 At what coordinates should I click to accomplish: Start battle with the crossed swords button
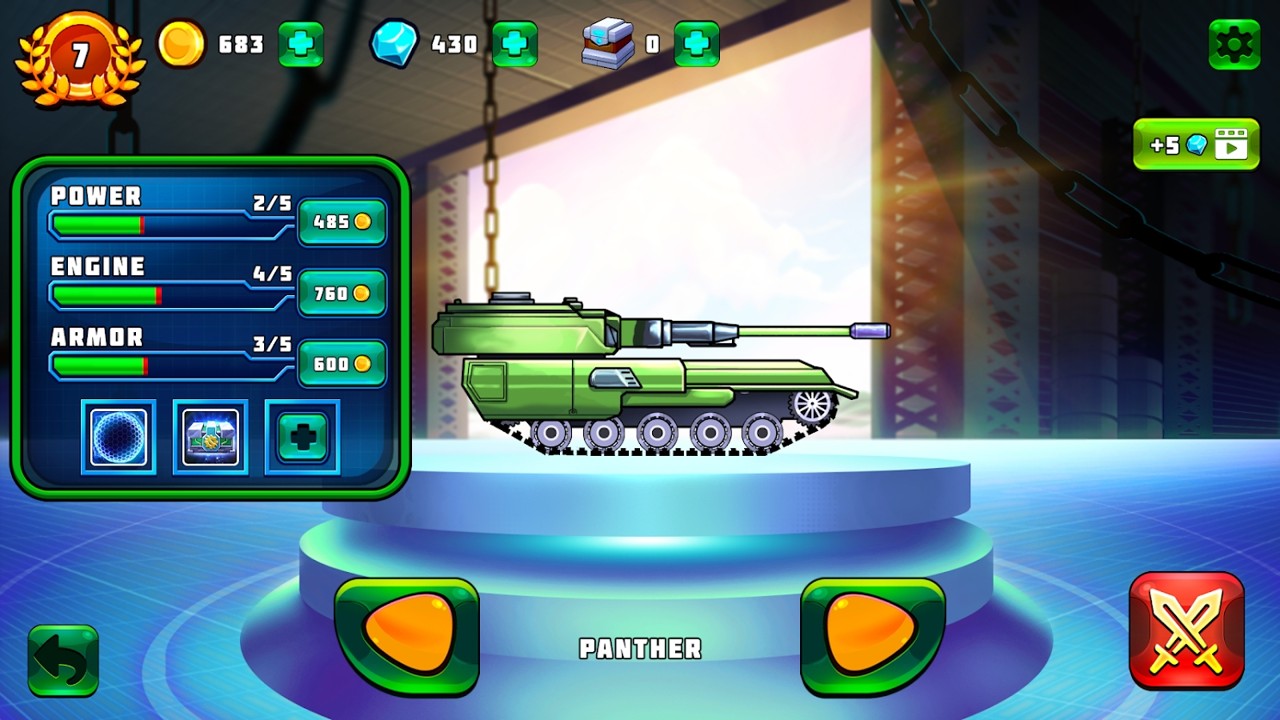pyautogui.click(x=1188, y=630)
